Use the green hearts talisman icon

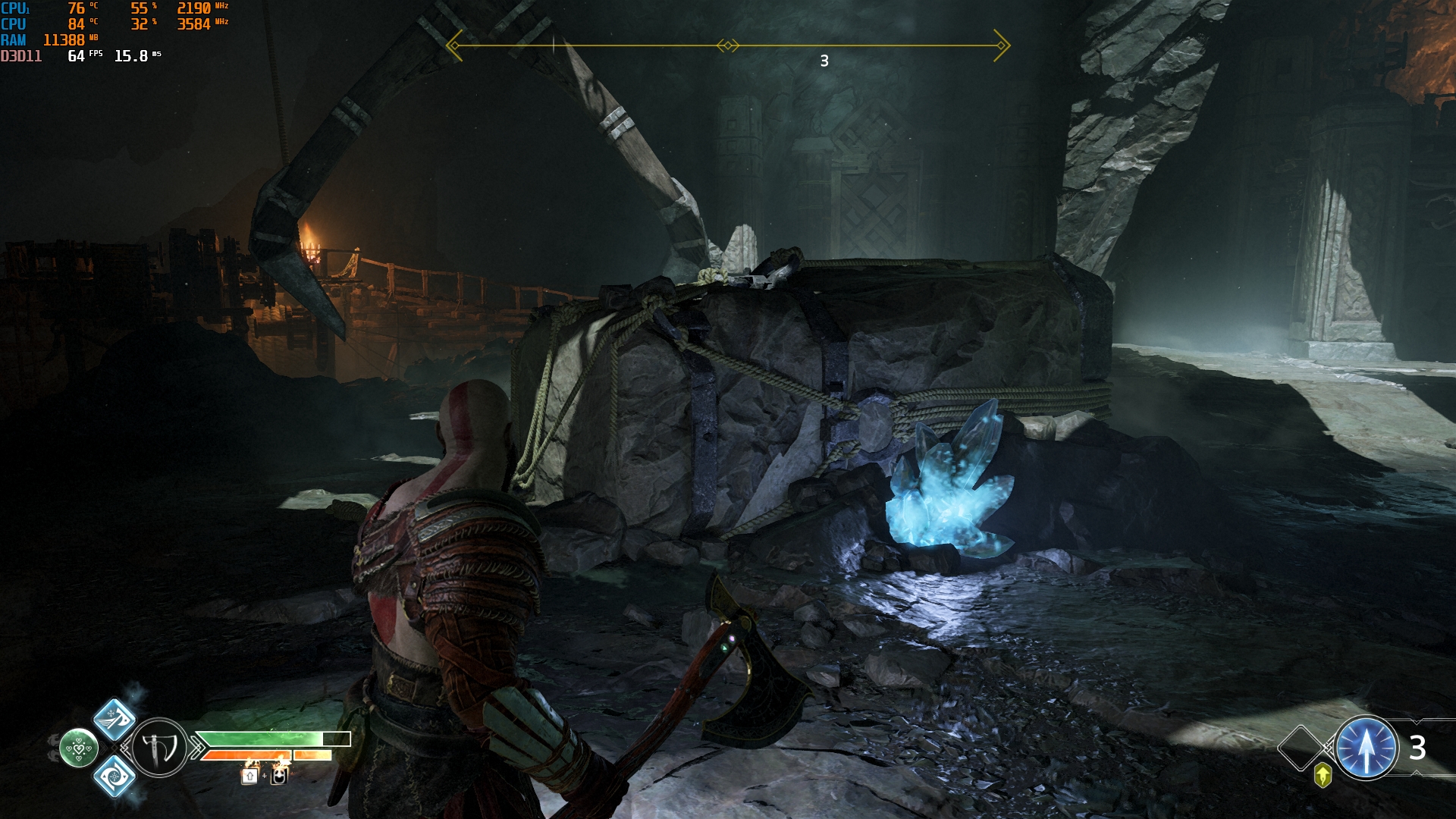click(79, 748)
